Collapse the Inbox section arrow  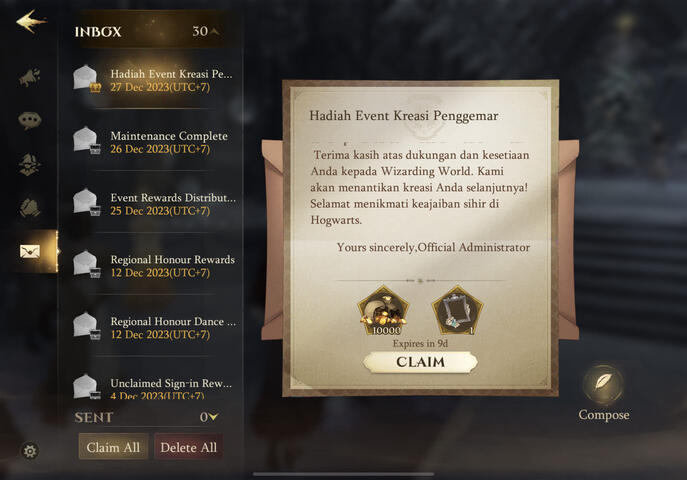click(x=214, y=32)
